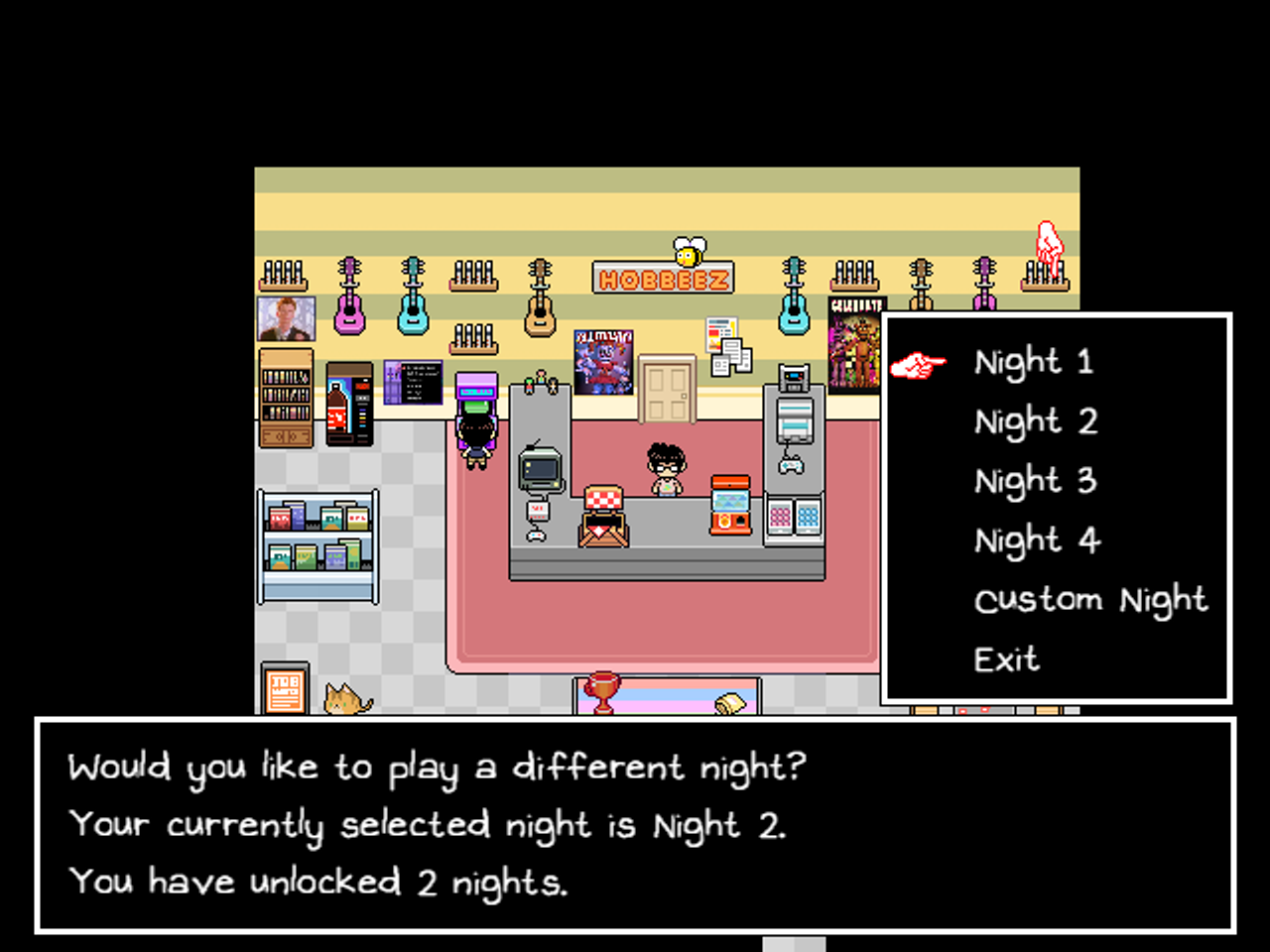Click the orange cat on the floor
The image size is (1270, 952).
(342, 702)
